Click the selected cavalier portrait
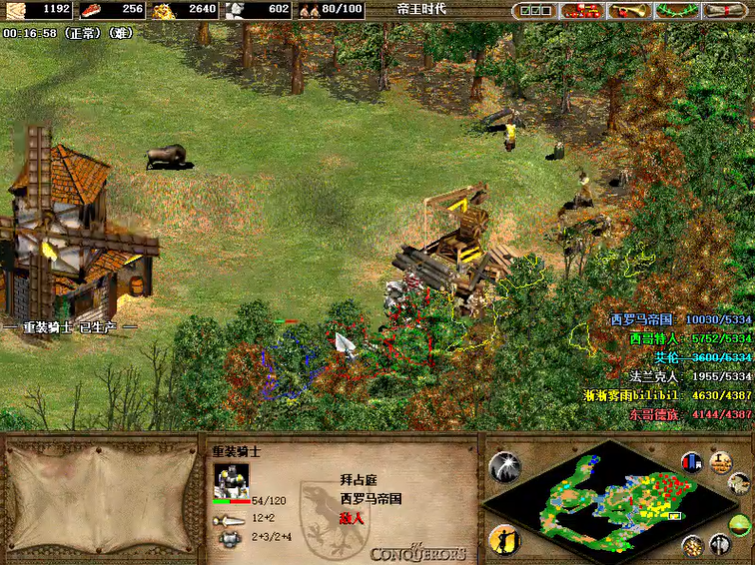The image size is (755, 565). click(230, 479)
